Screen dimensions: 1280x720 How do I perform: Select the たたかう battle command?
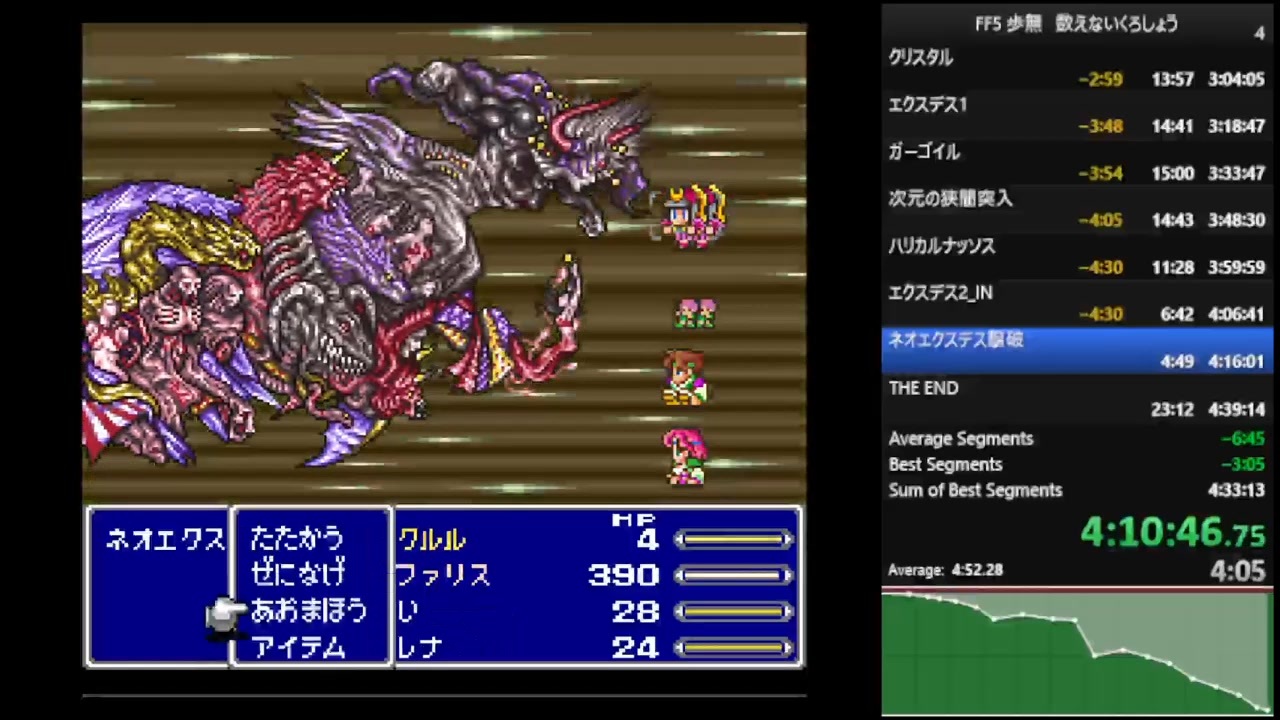pos(297,540)
